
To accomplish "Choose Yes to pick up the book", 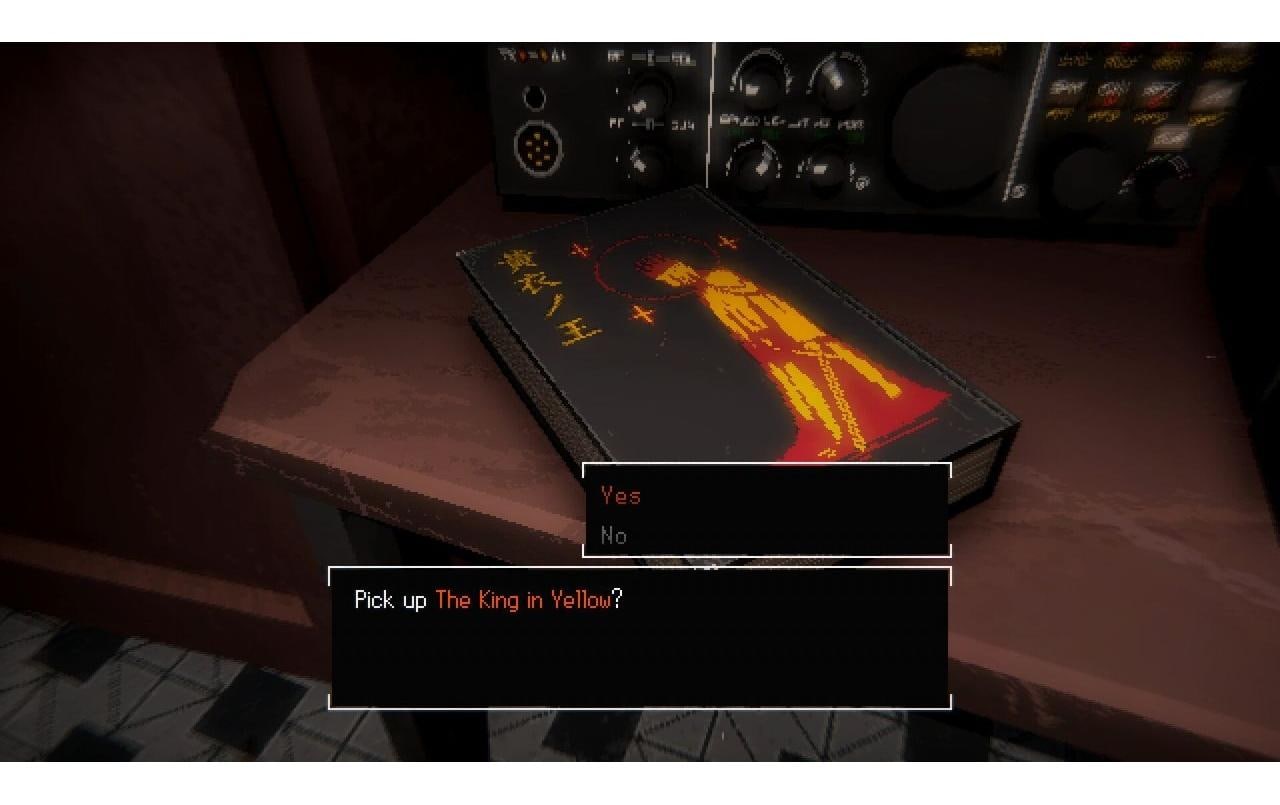I will [621, 495].
